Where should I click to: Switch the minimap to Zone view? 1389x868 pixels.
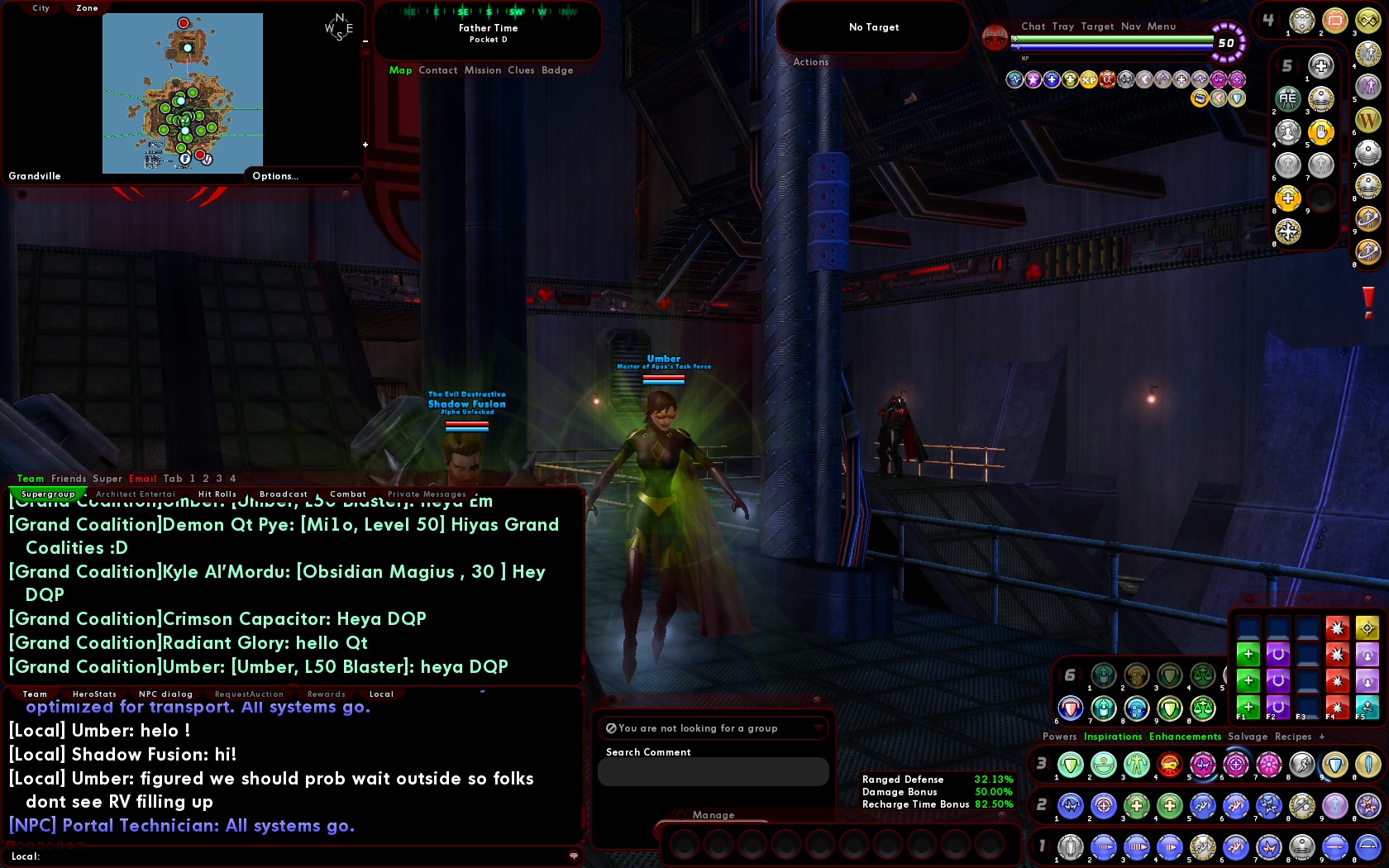click(86, 8)
